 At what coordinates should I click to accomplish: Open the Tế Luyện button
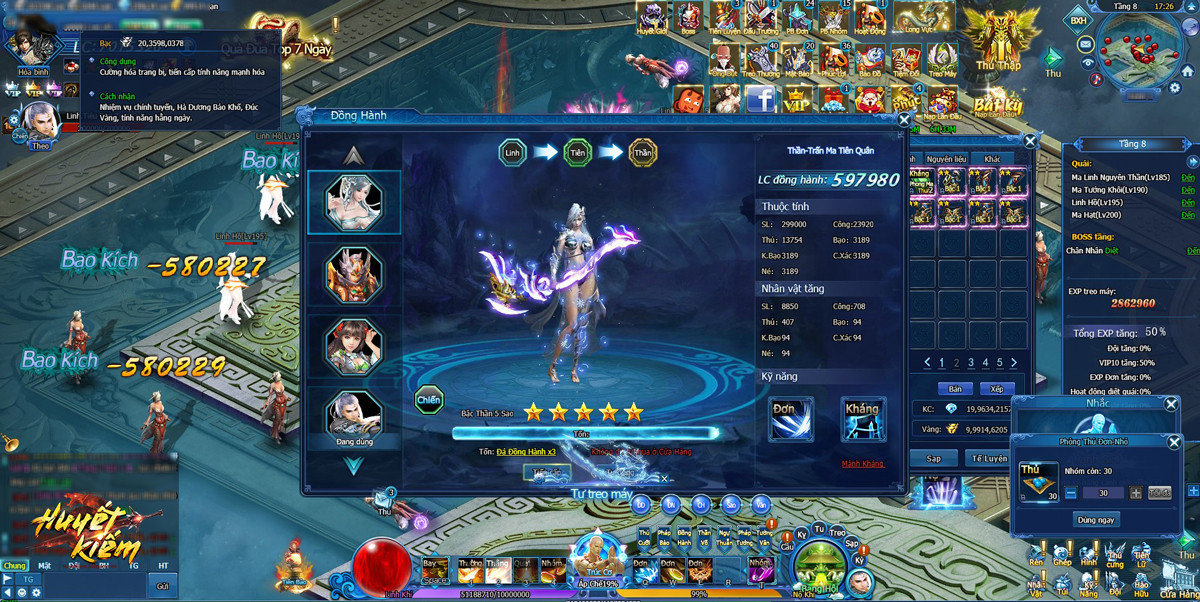coord(988,459)
